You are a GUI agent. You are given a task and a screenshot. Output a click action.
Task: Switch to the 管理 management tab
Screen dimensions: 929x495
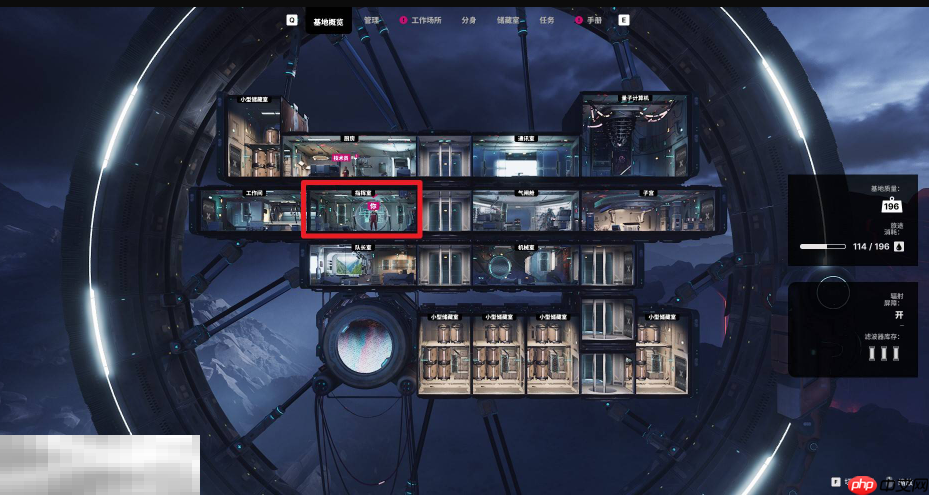[x=372, y=20]
